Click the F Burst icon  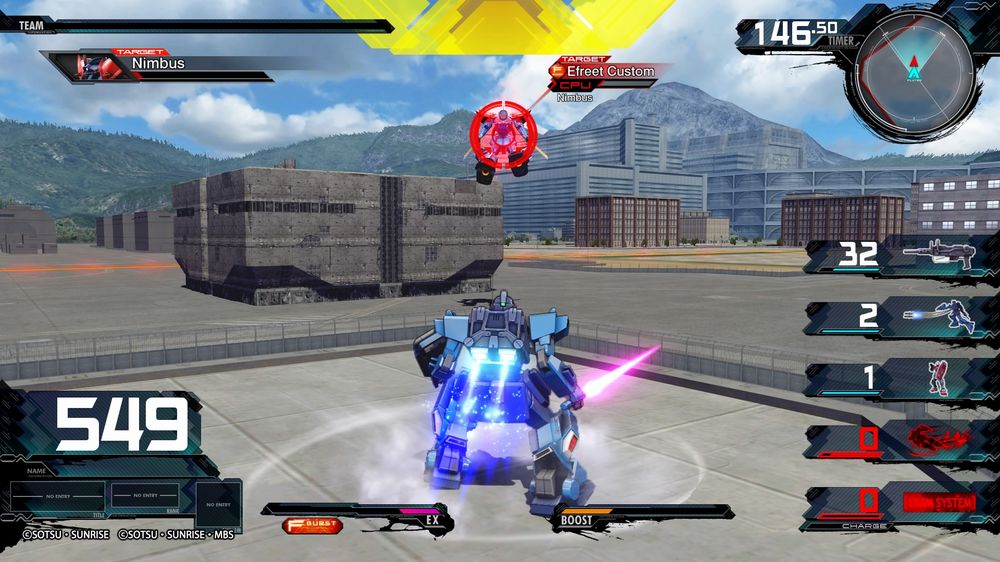tap(311, 524)
